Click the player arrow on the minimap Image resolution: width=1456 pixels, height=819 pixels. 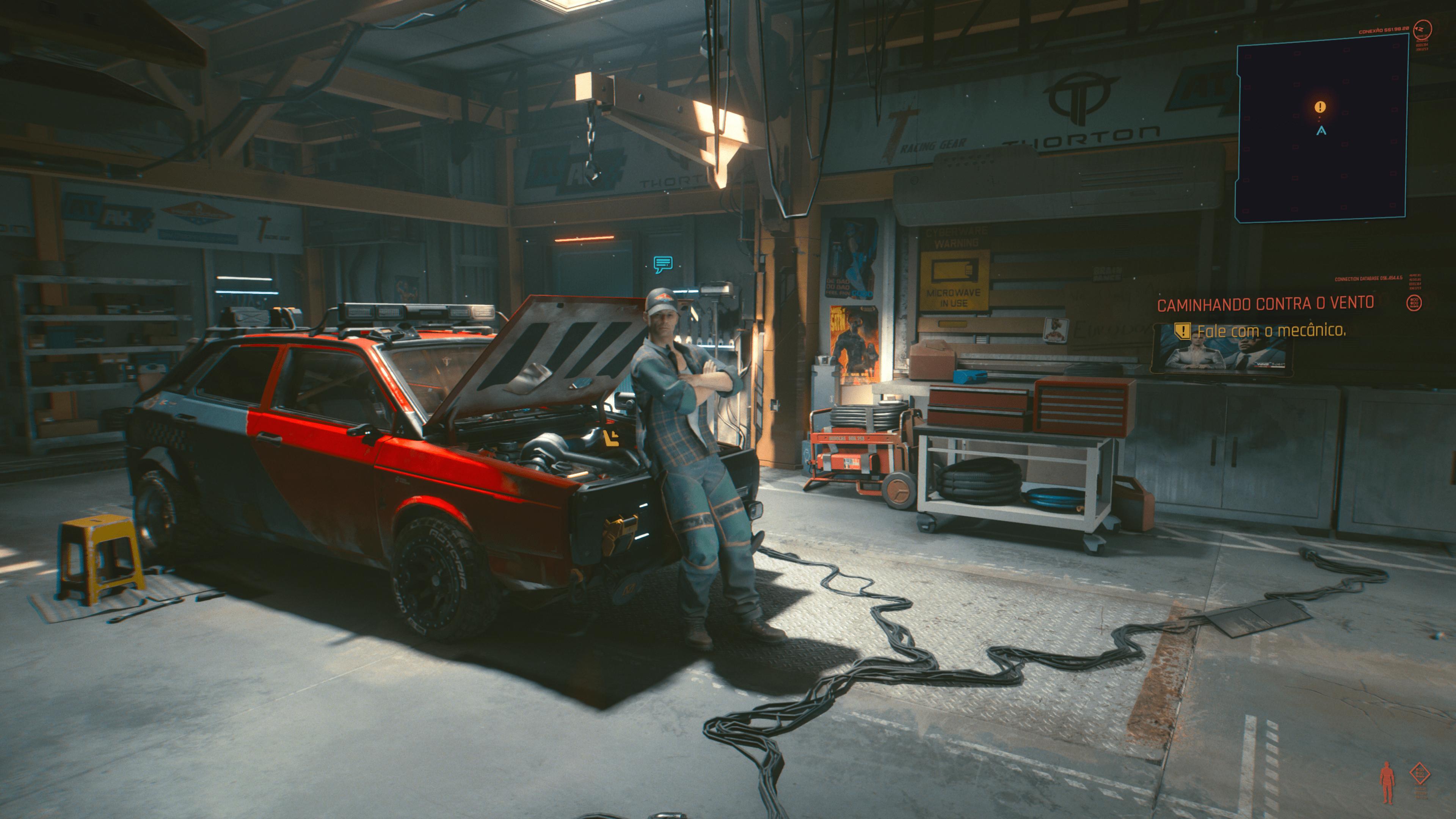[1321, 130]
